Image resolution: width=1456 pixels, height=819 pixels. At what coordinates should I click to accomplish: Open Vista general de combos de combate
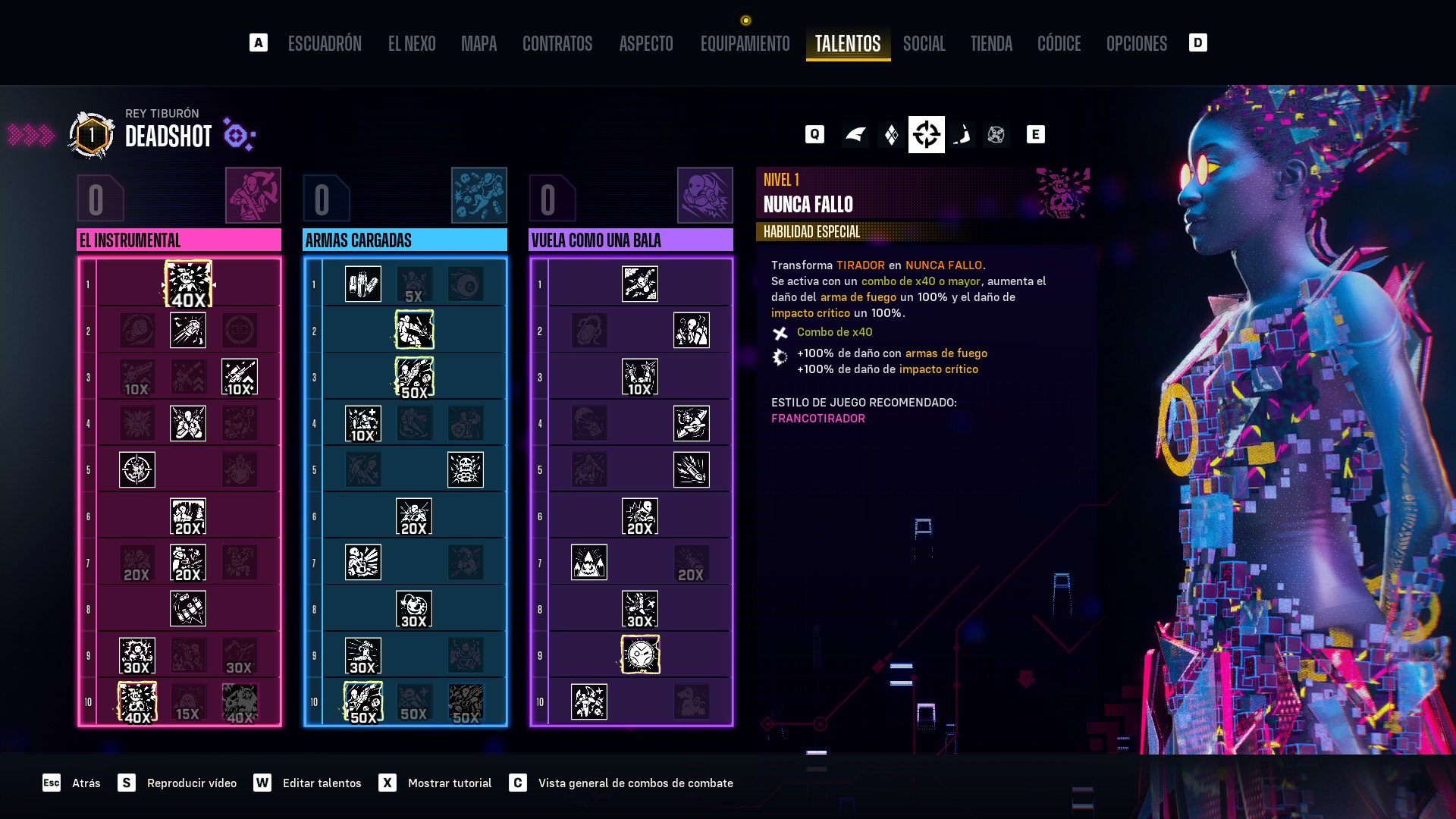coord(635,783)
